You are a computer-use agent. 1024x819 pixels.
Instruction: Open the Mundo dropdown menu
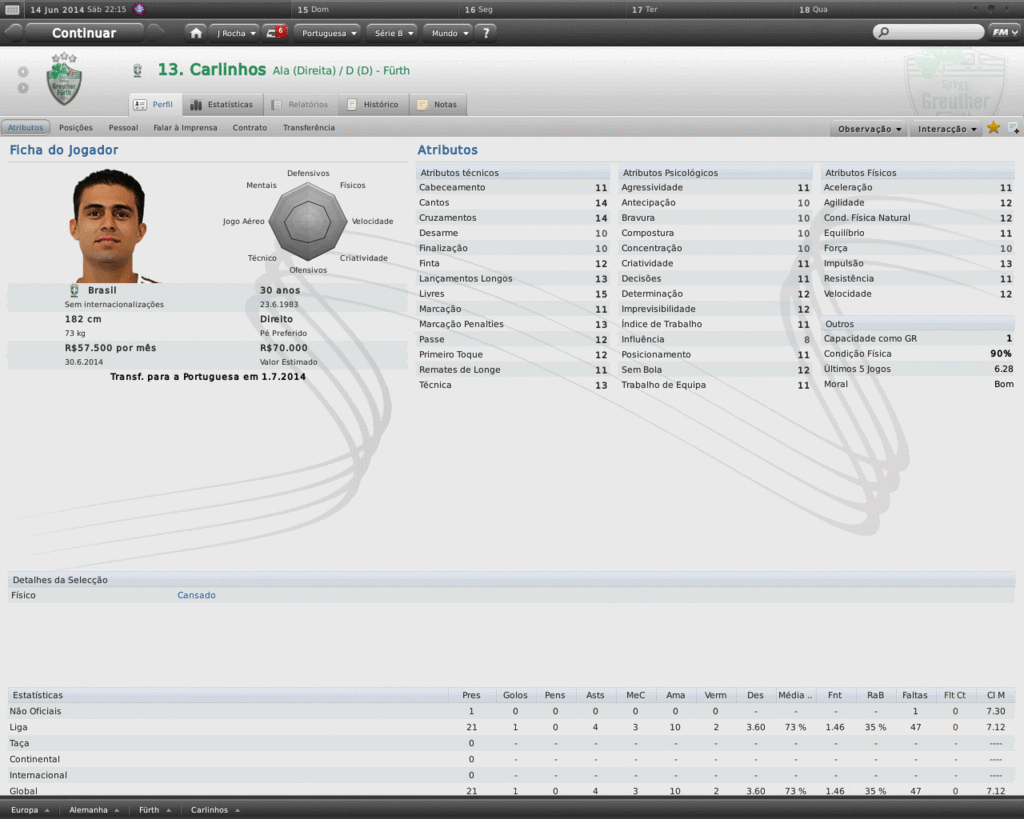coord(448,33)
